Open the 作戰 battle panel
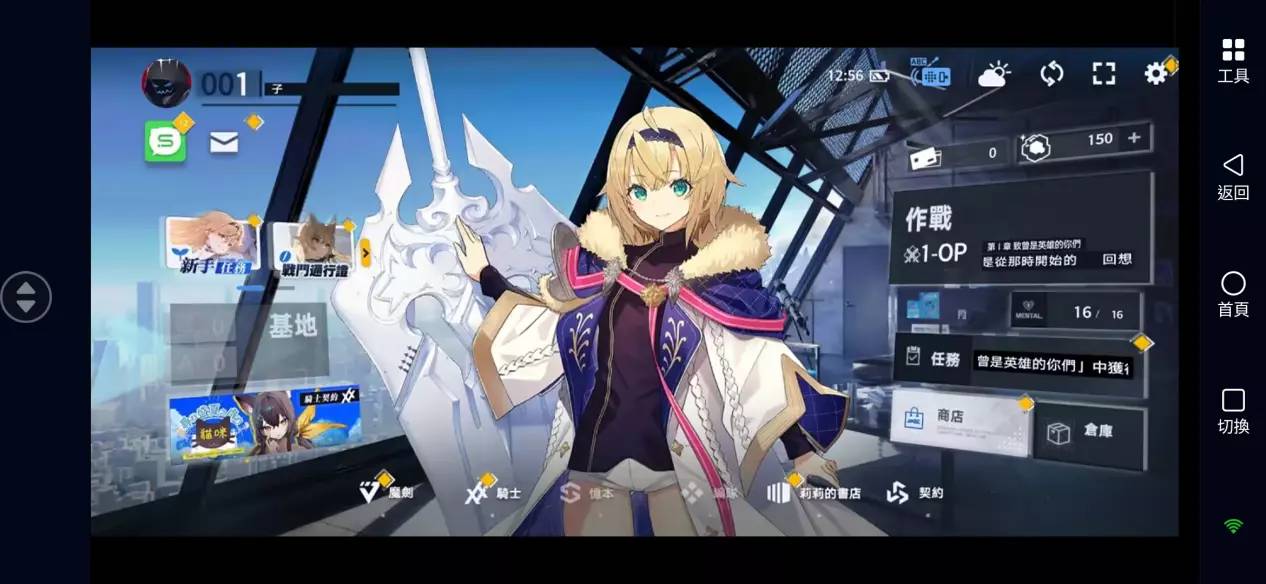1266x584 pixels. click(x=1020, y=230)
